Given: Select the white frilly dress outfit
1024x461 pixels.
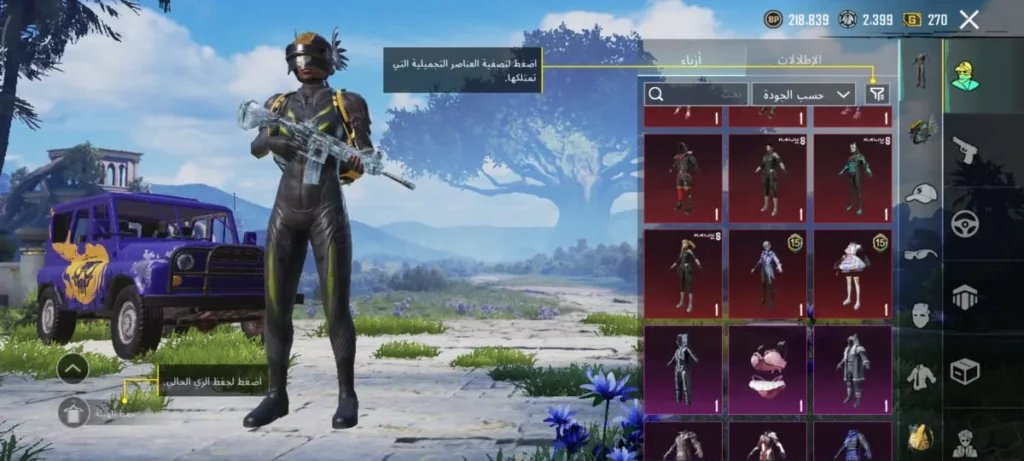Looking at the screenshot, I should click(x=853, y=272).
